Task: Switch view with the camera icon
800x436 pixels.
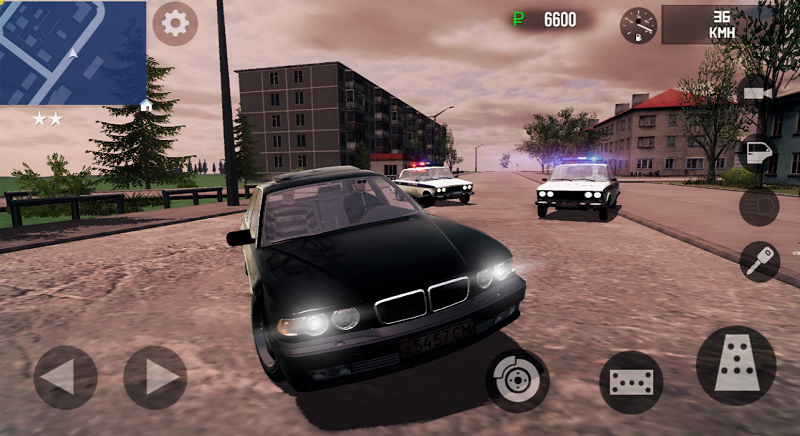Action: pos(757,93)
